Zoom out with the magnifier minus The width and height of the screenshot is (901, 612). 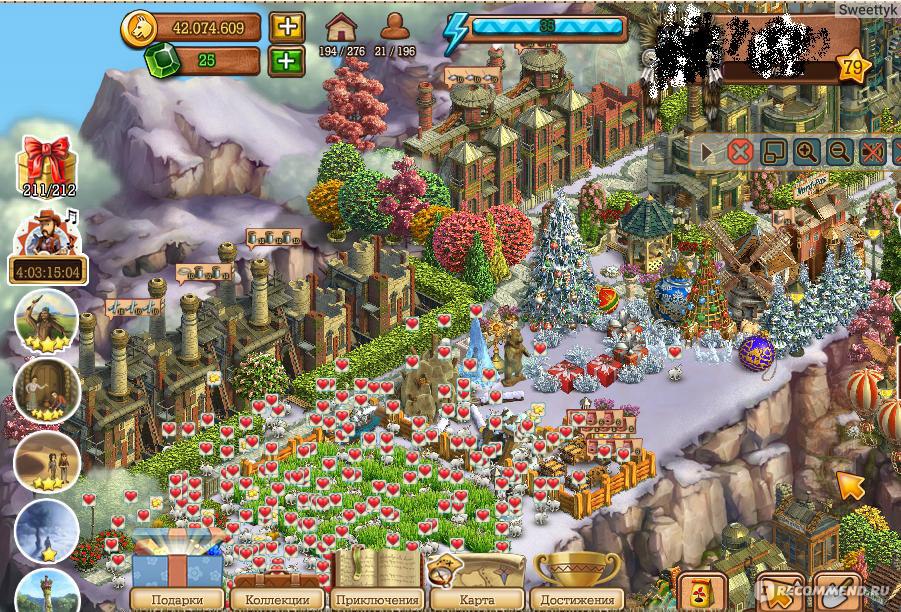click(839, 152)
